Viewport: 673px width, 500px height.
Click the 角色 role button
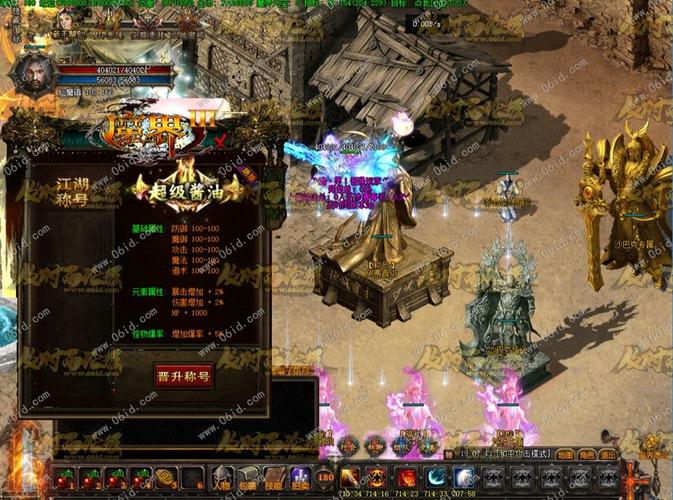point(587,454)
